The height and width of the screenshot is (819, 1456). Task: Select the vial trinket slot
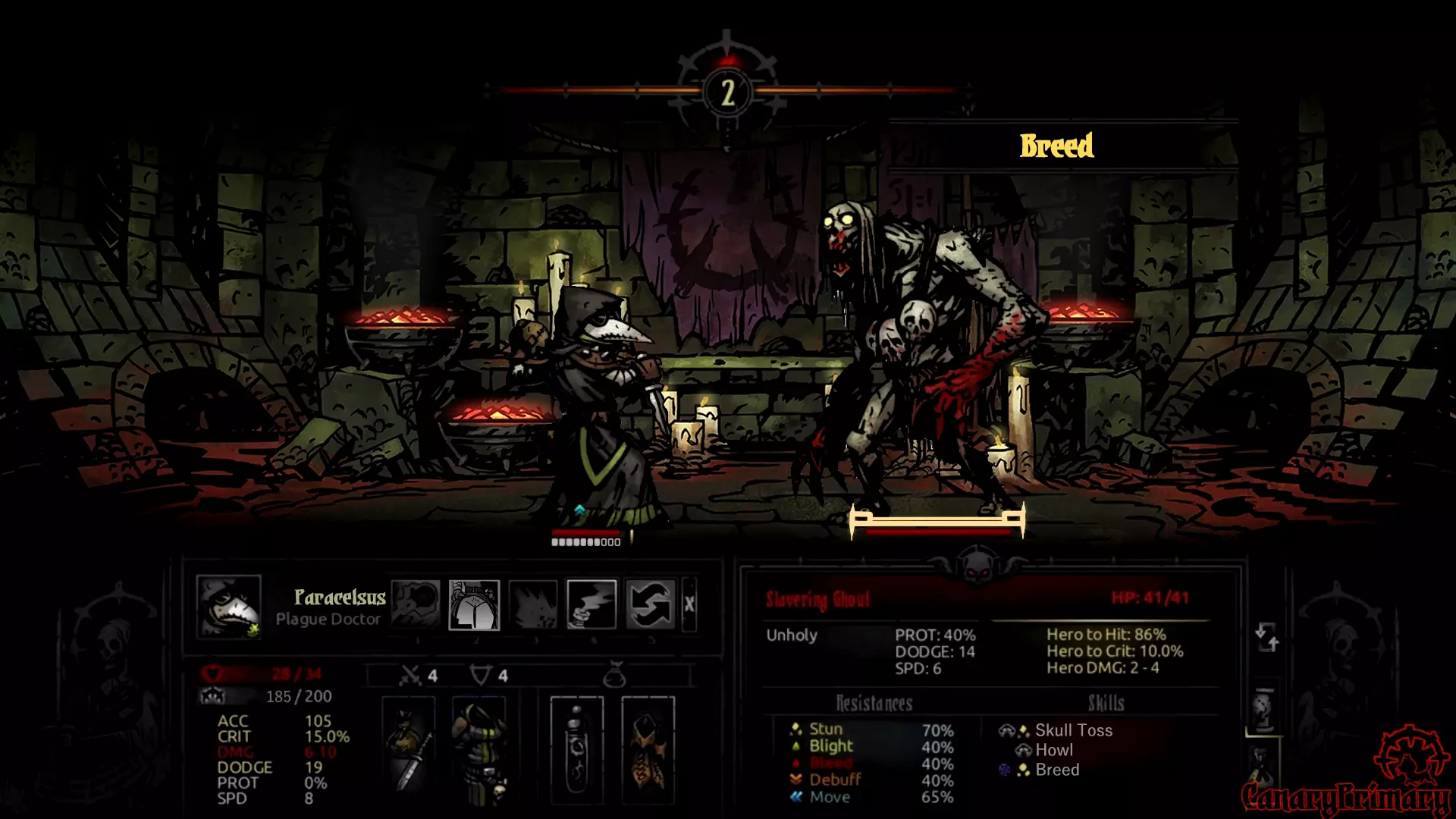pyautogui.click(x=576, y=749)
